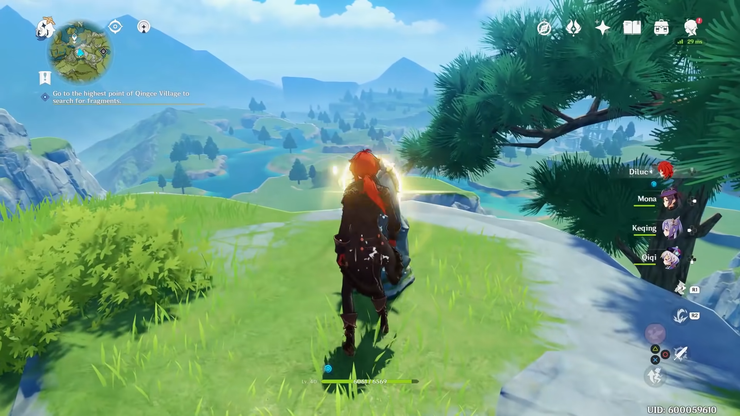Image resolution: width=740 pixels, height=416 pixels.
Task: Open the Paimon menu icon
Action: click(44, 29)
